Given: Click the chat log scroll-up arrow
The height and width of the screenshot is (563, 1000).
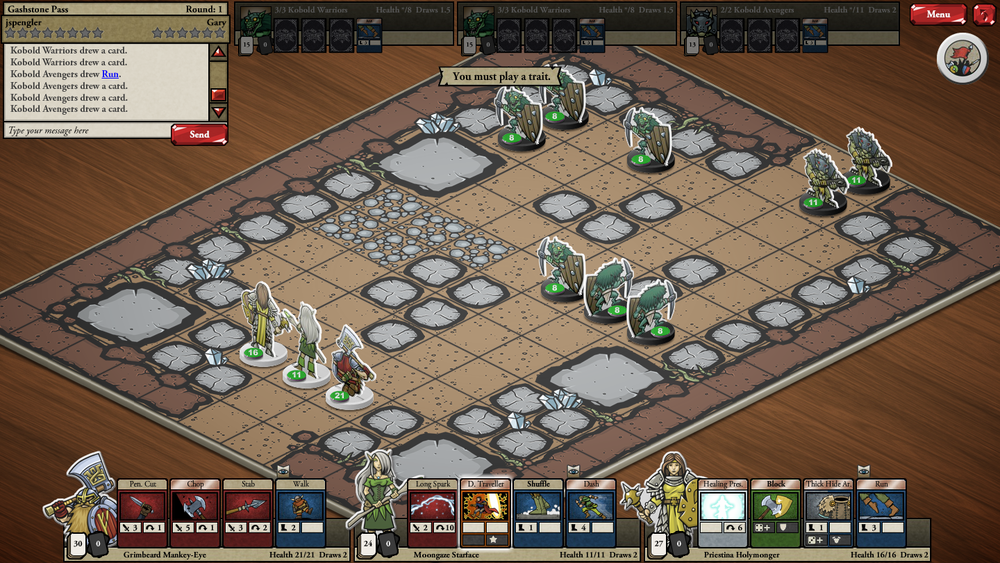Looking at the screenshot, I should [218, 52].
